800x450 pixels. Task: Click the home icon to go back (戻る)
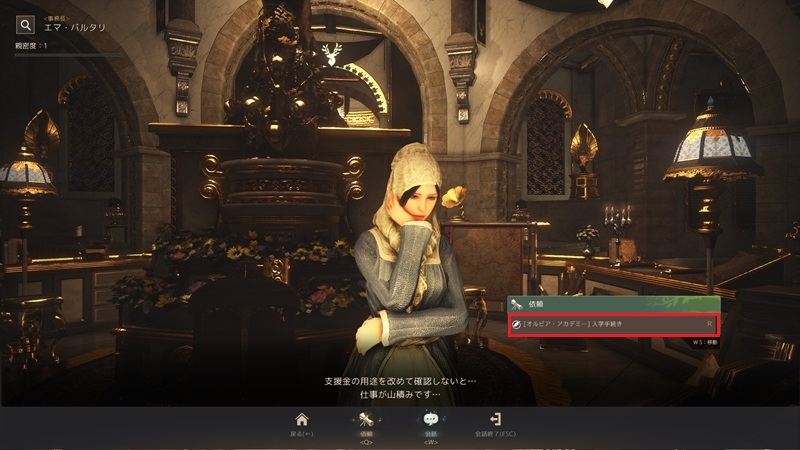point(302,420)
